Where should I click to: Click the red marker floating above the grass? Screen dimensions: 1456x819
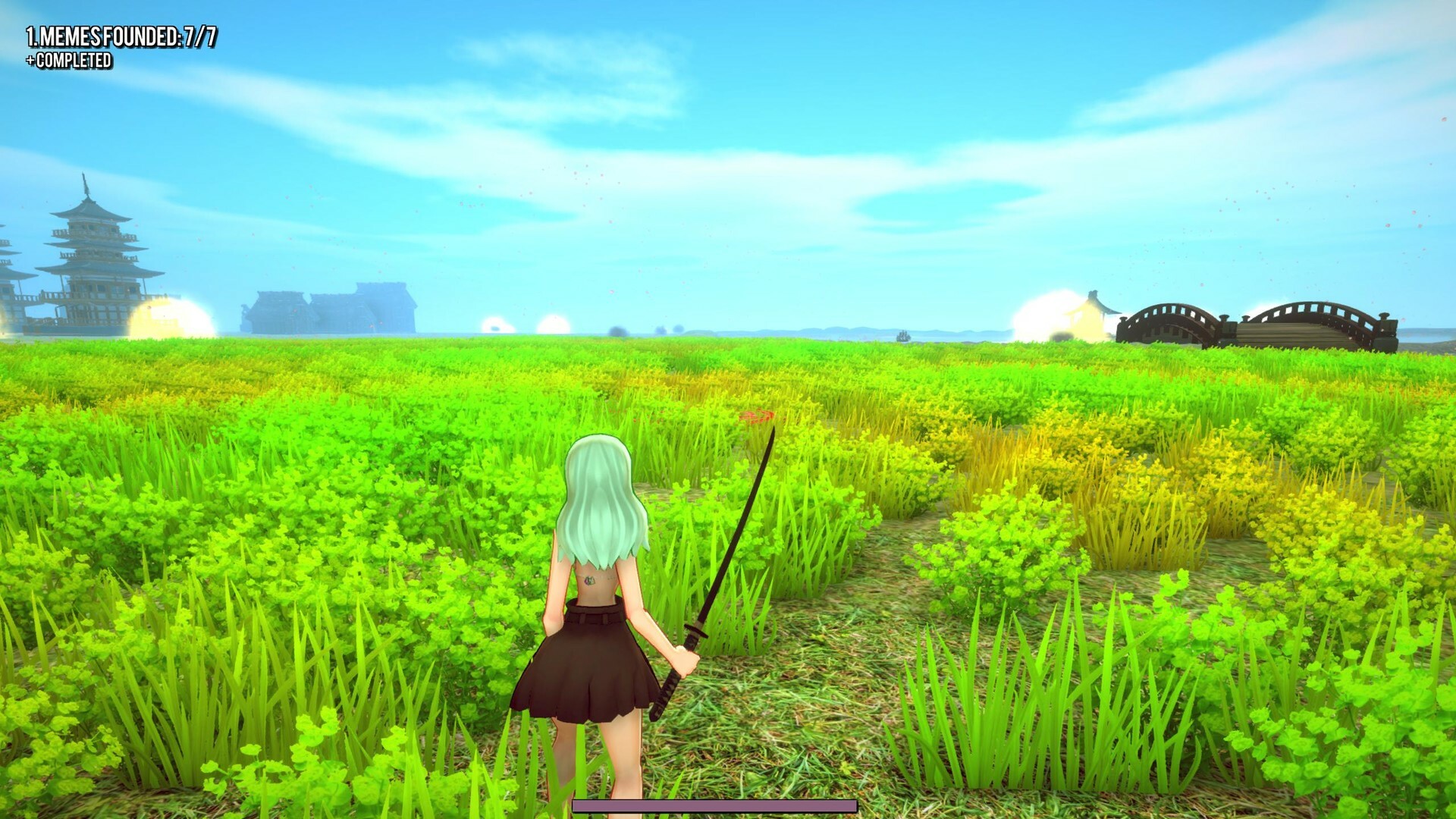tap(756, 416)
